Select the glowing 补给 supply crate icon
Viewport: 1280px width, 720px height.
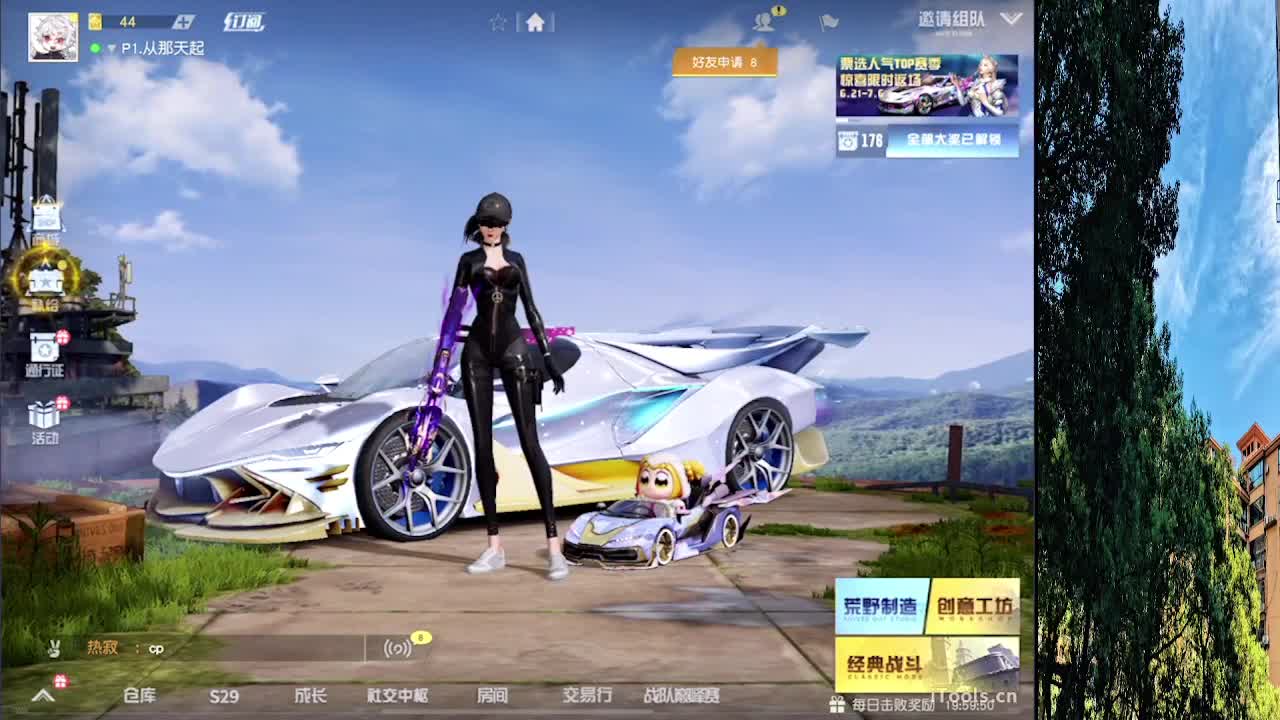click(x=45, y=278)
